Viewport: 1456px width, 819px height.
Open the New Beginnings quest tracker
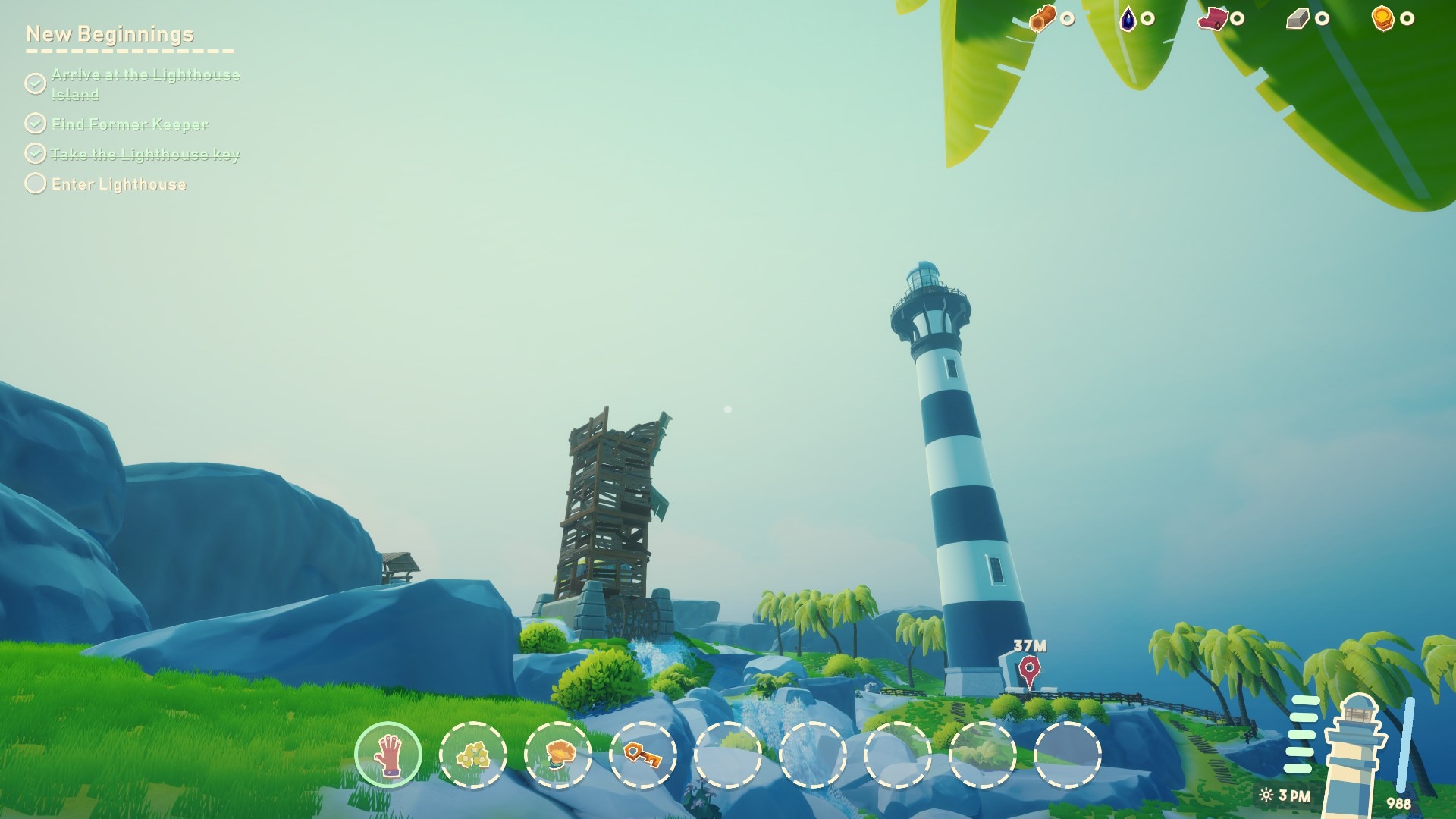click(x=110, y=34)
